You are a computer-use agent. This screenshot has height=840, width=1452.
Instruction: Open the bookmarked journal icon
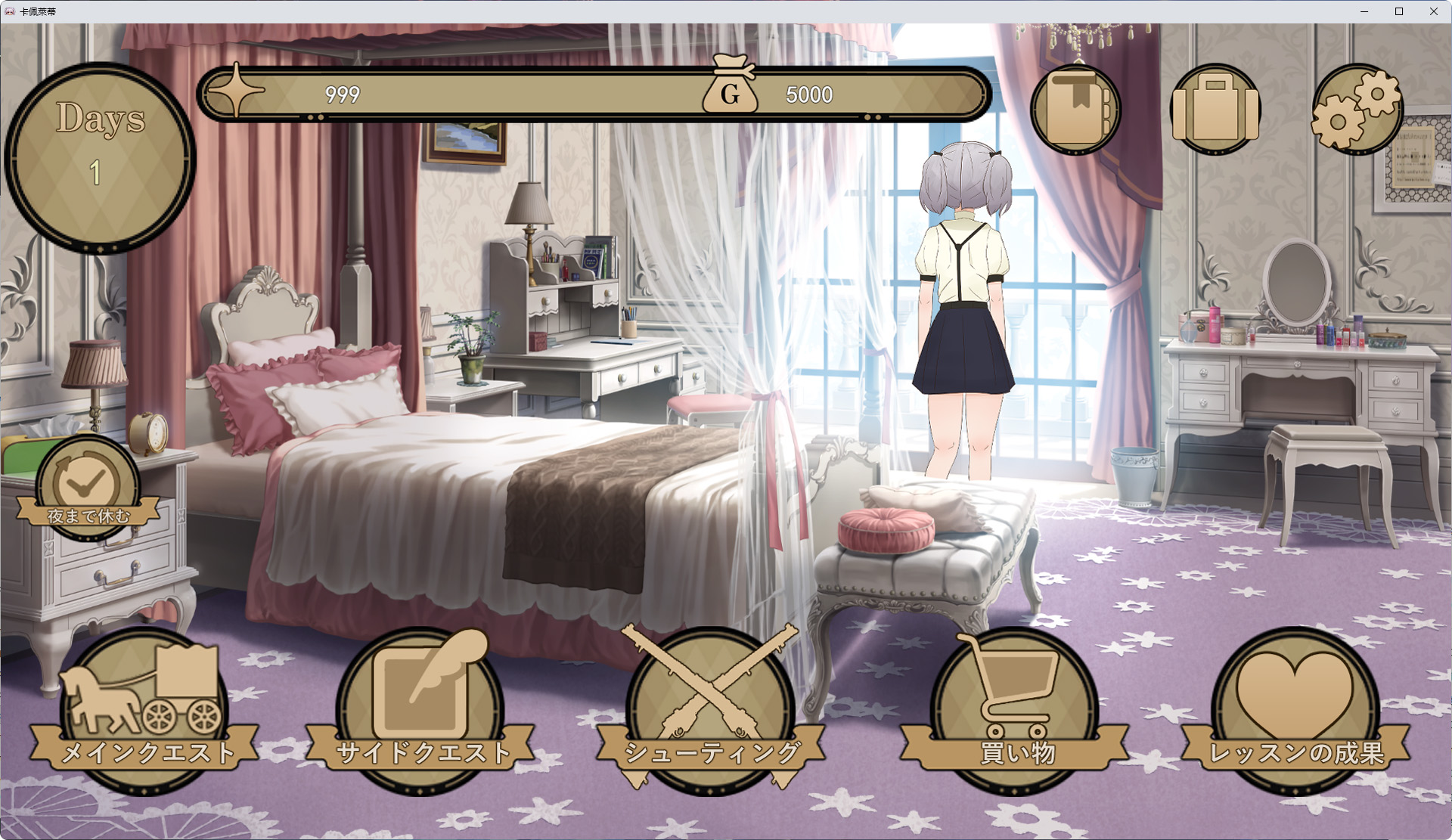click(x=1075, y=110)
